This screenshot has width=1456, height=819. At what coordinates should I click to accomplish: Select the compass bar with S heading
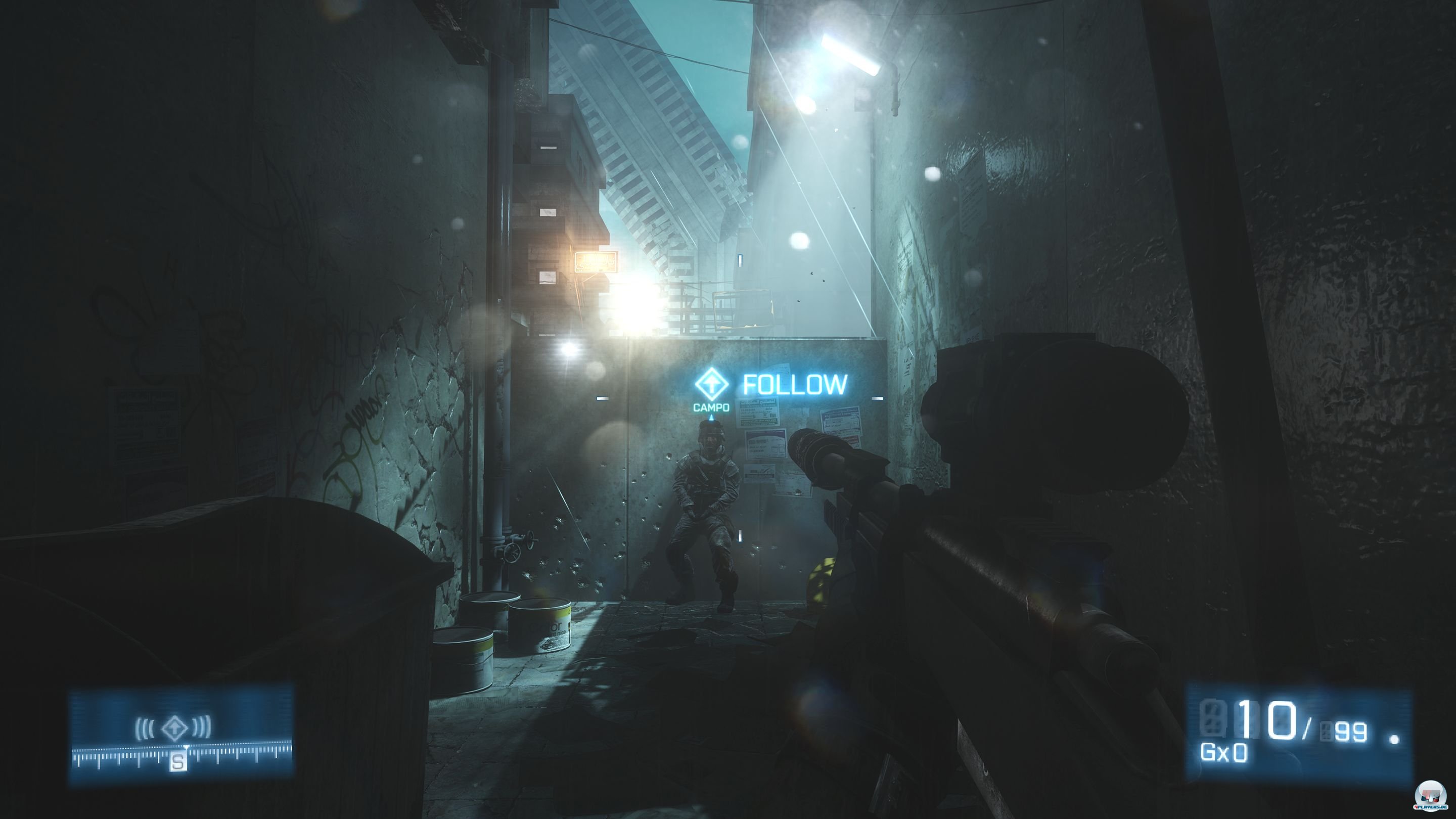click(181, 755)
